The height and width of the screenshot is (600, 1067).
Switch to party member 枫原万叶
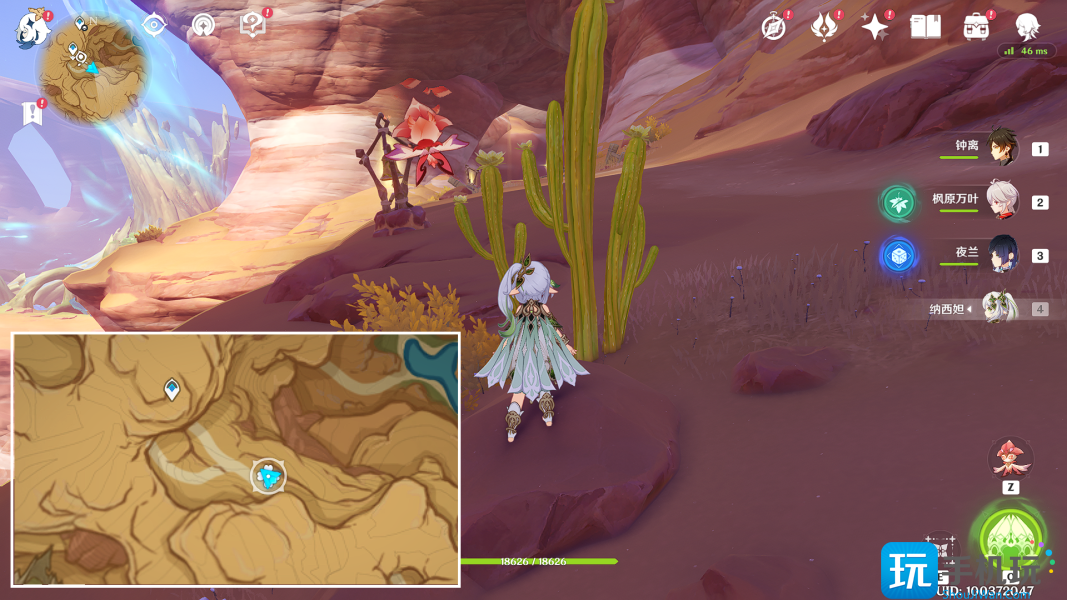1001,201
